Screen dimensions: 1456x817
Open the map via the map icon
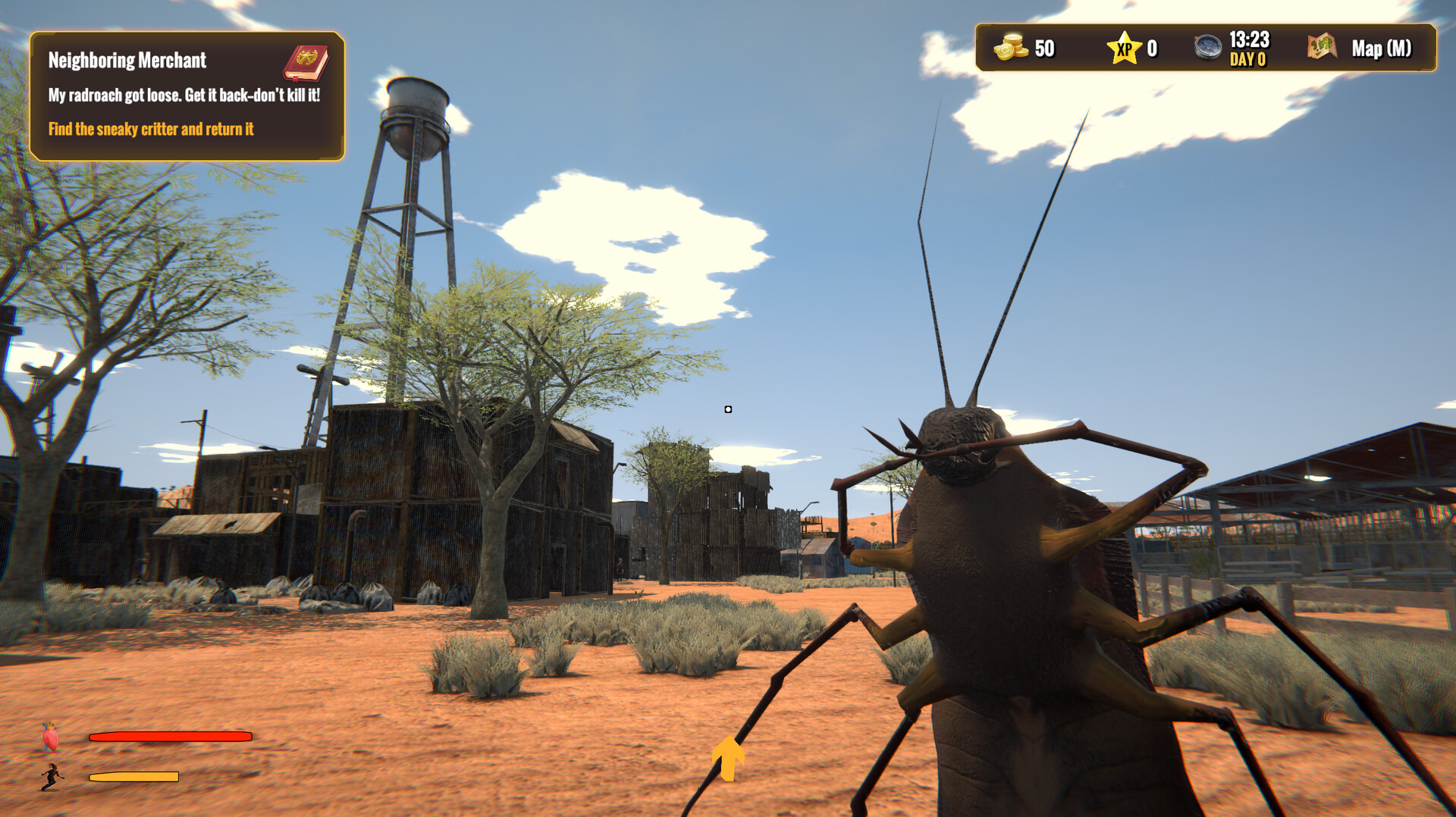pyautogui.click(x=1321, y=48)
